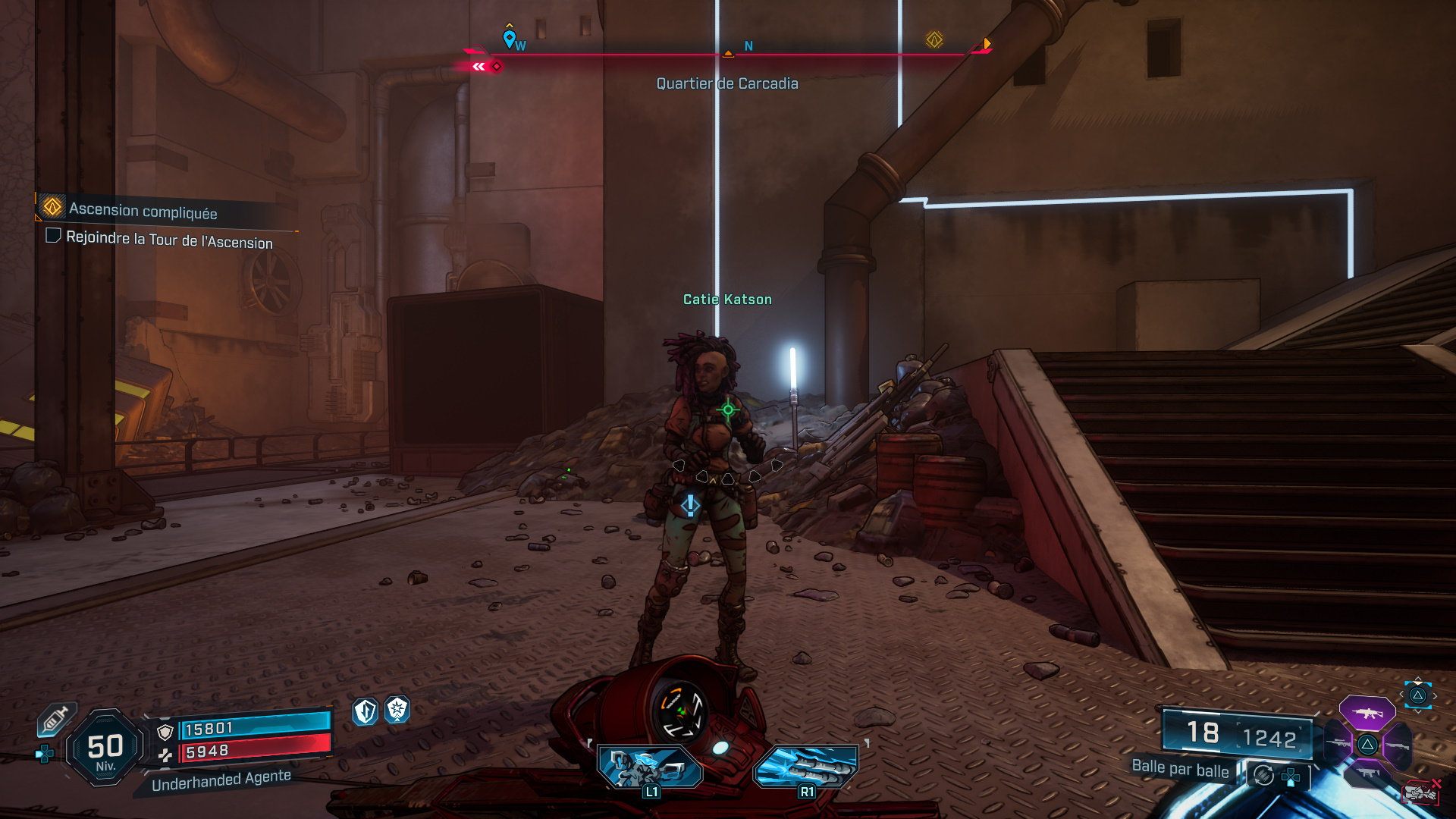The image size is (1456, 819).
Task: Check the Rejoindre la Tour de l'Ascension objective
Action: [52, 237]
